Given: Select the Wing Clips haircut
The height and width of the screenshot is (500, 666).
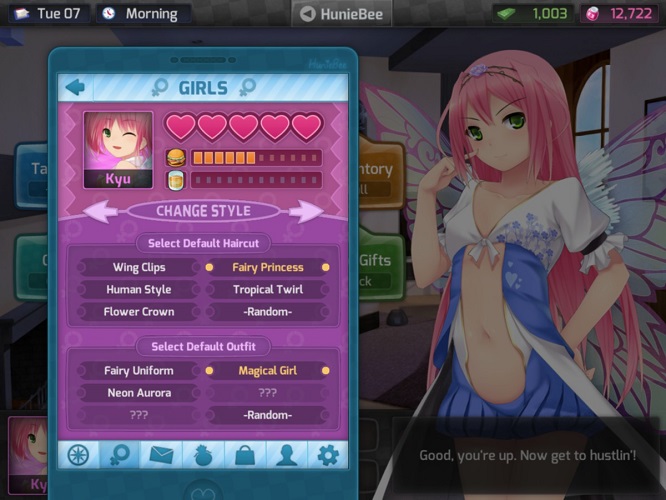Looking at the screenshot, I should 138,268.
